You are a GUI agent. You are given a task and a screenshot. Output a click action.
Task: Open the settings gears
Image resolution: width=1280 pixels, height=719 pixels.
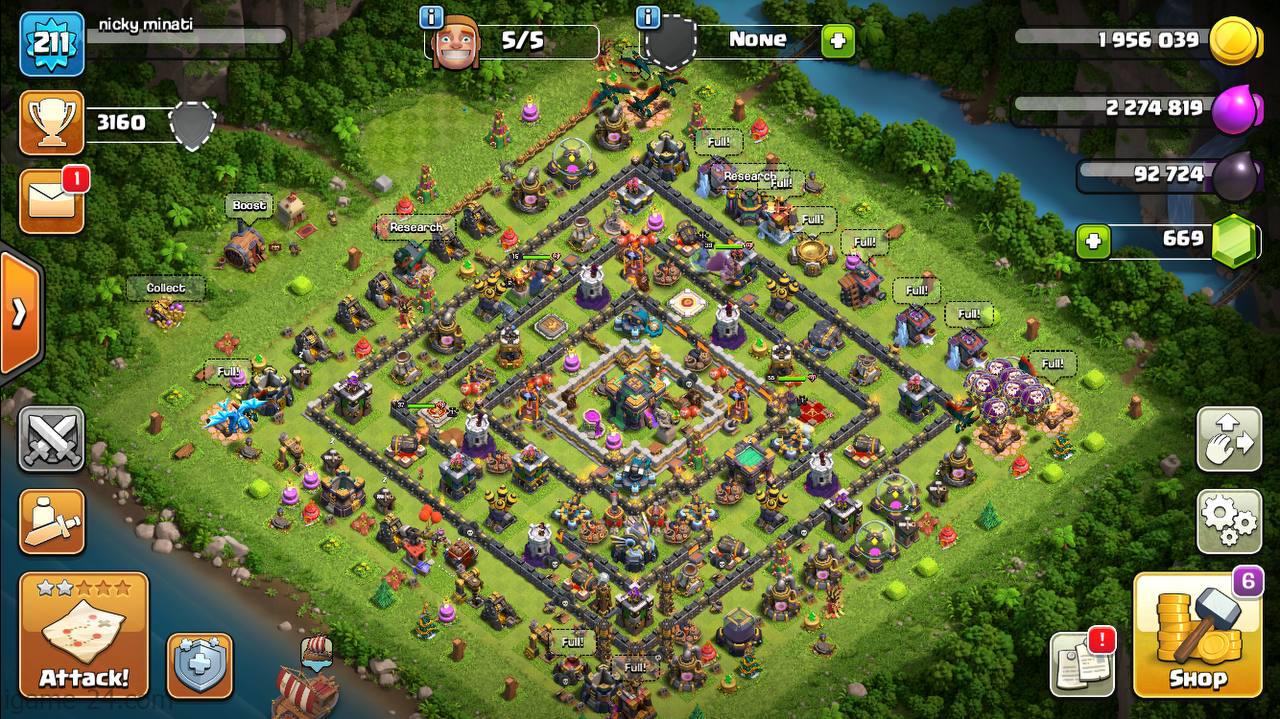pos(1229,520)
